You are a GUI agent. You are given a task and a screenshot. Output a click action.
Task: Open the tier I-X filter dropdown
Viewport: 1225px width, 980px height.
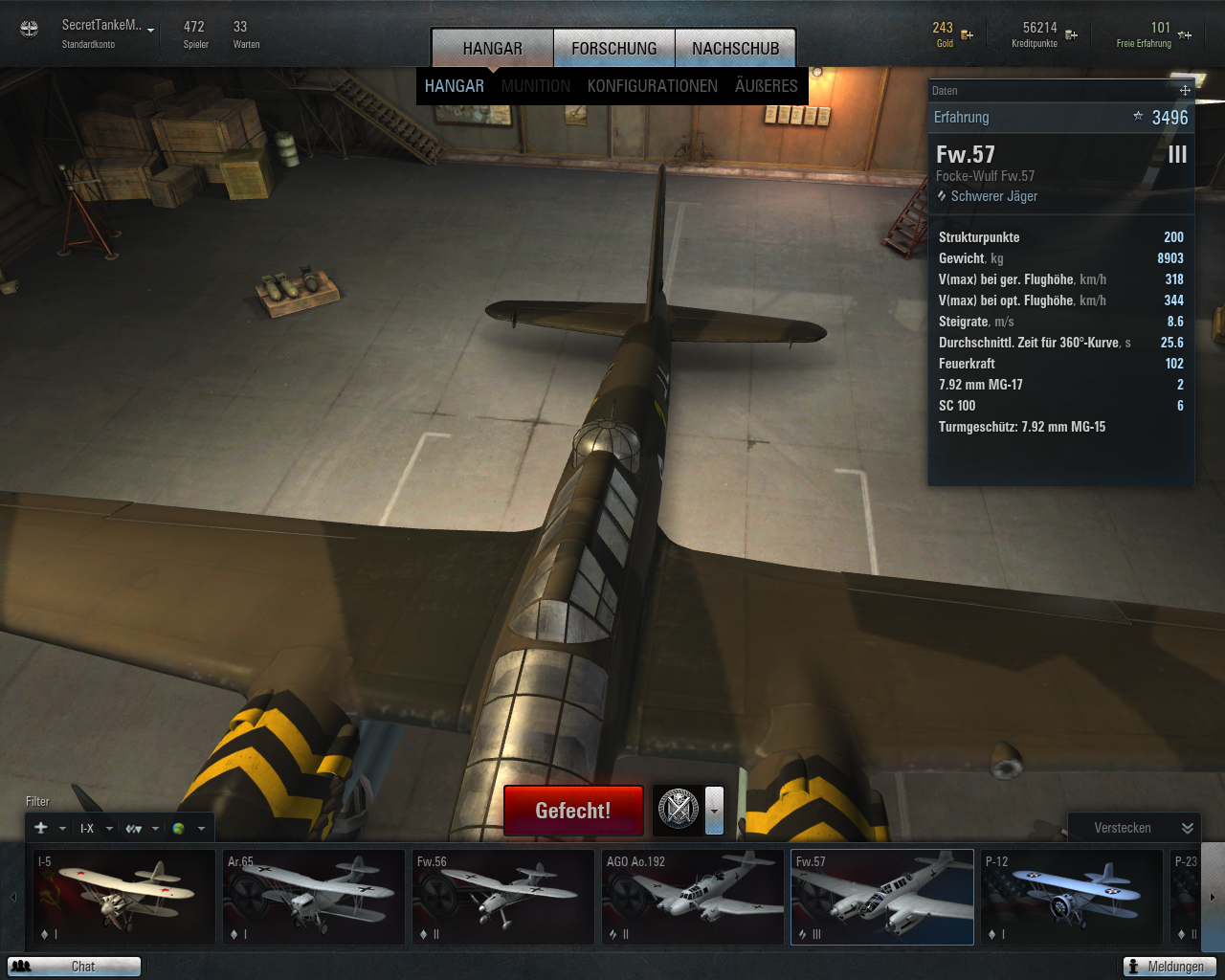point(96,829)
